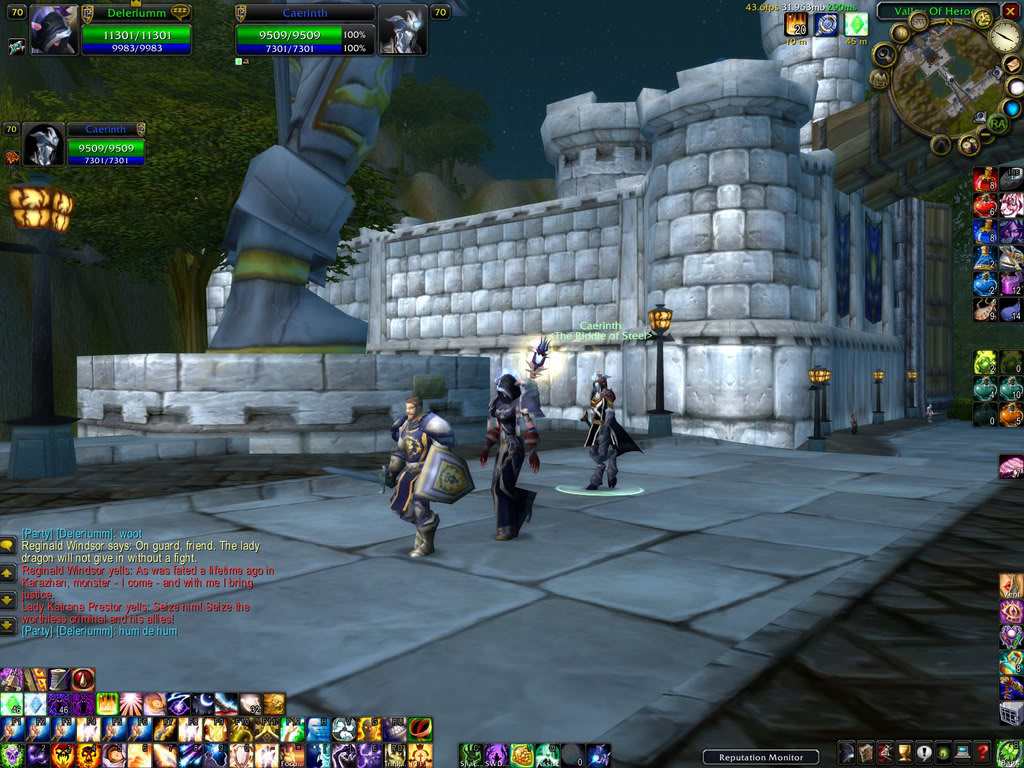The image size is (1024, 768).
Task: Activate the Vent macro icon
Action: 1011,585
